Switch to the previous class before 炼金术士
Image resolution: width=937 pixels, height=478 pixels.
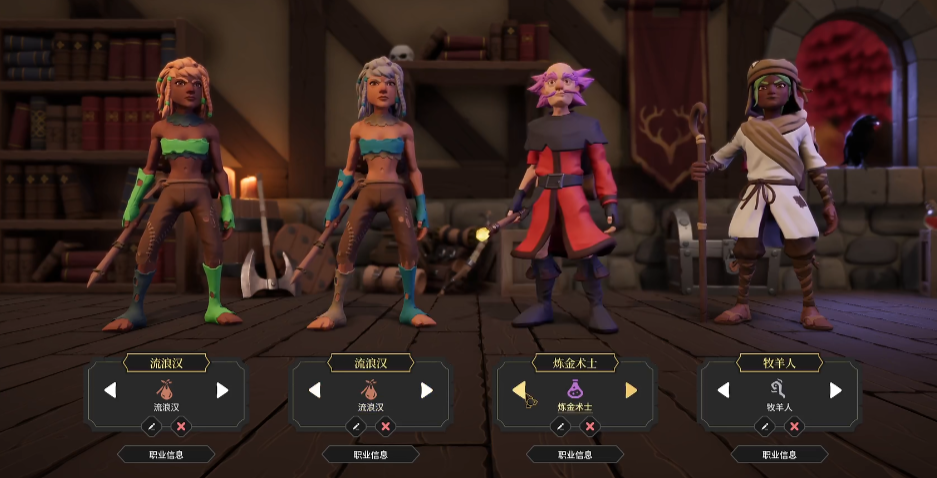click(519, 390)
